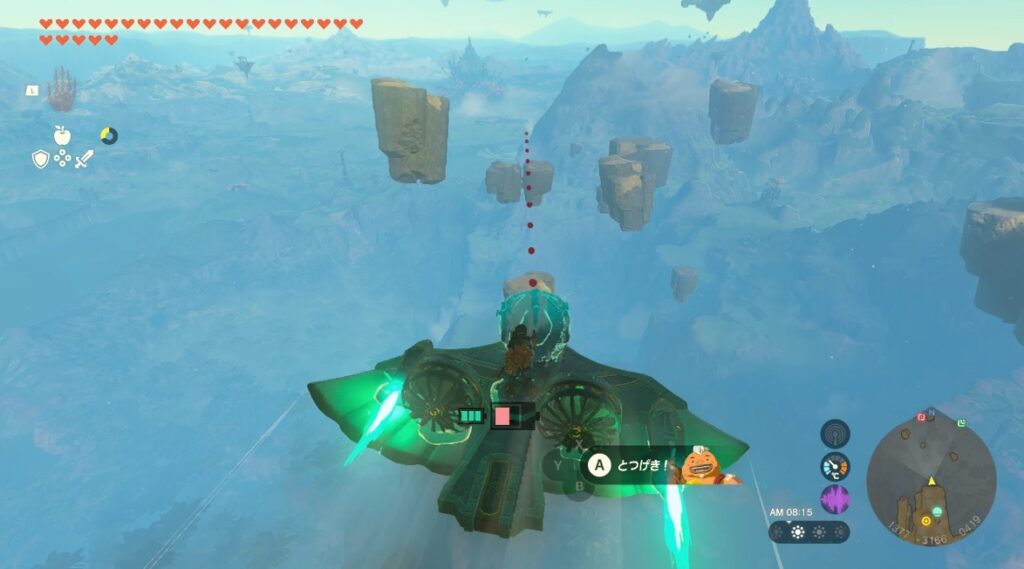Image resolution: width=1024 pixels, height=569 pixels.
Task: Click the yellow ring marker on minimap
Action: [x=927, y=520]
